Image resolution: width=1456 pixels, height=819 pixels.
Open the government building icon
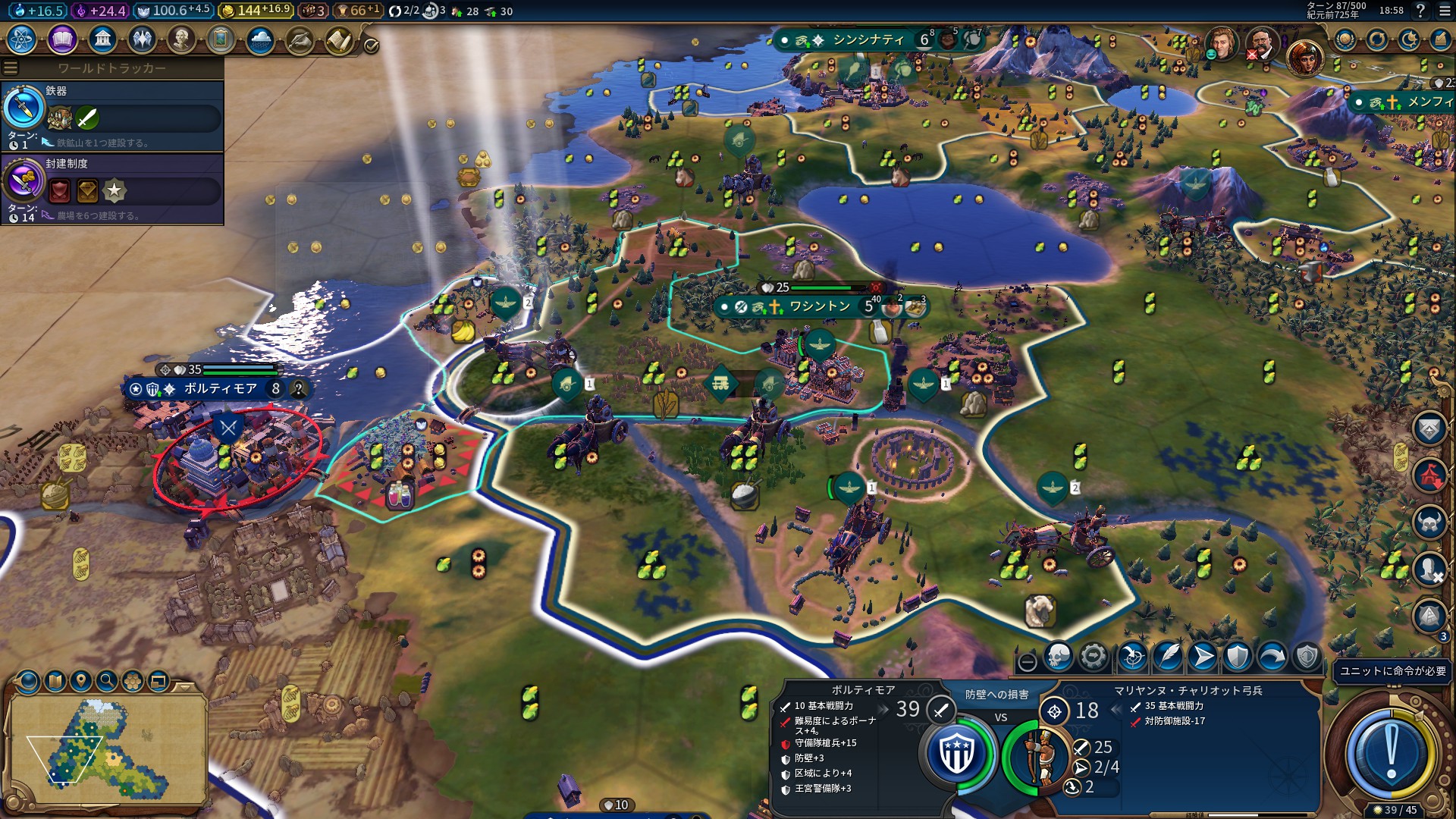(102, 39)
